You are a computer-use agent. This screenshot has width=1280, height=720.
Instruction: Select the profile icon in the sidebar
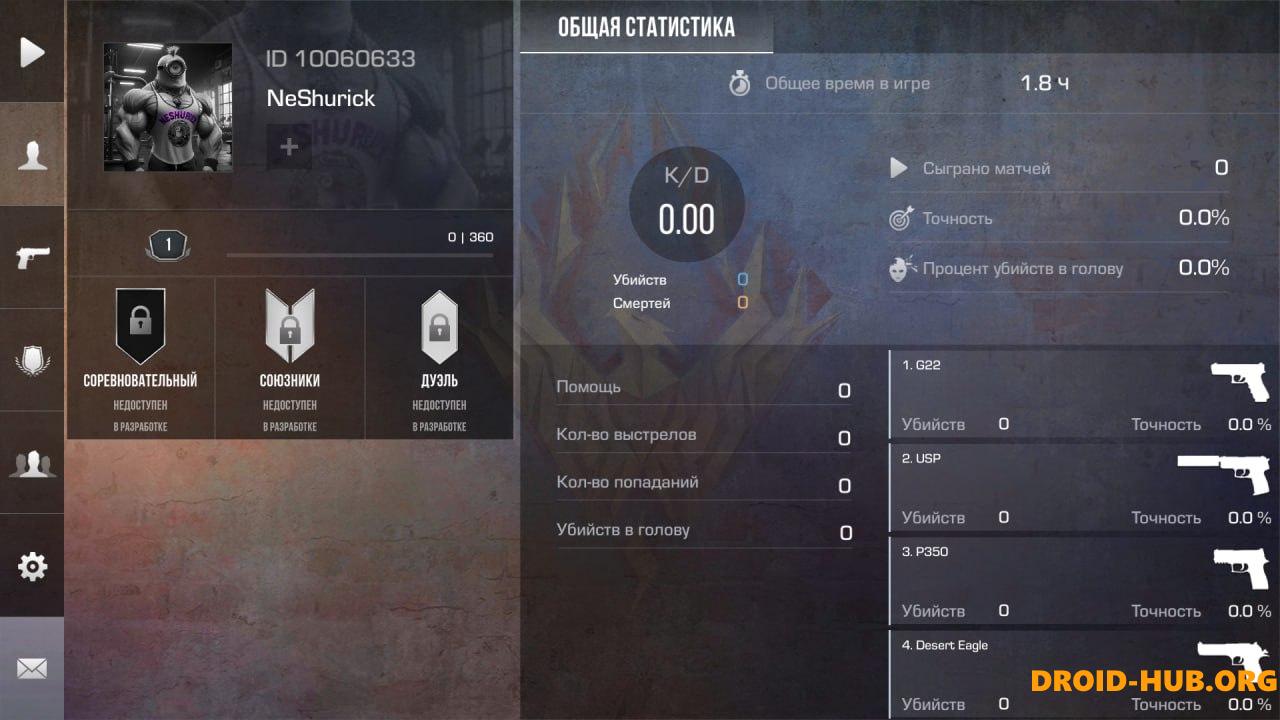coord(31,155)
